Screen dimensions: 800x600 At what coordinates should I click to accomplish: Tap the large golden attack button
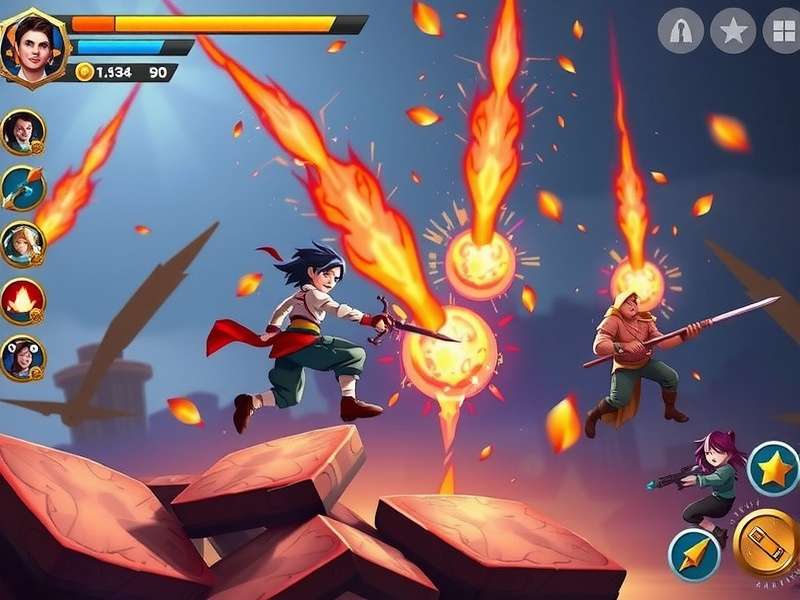point(767,543)
